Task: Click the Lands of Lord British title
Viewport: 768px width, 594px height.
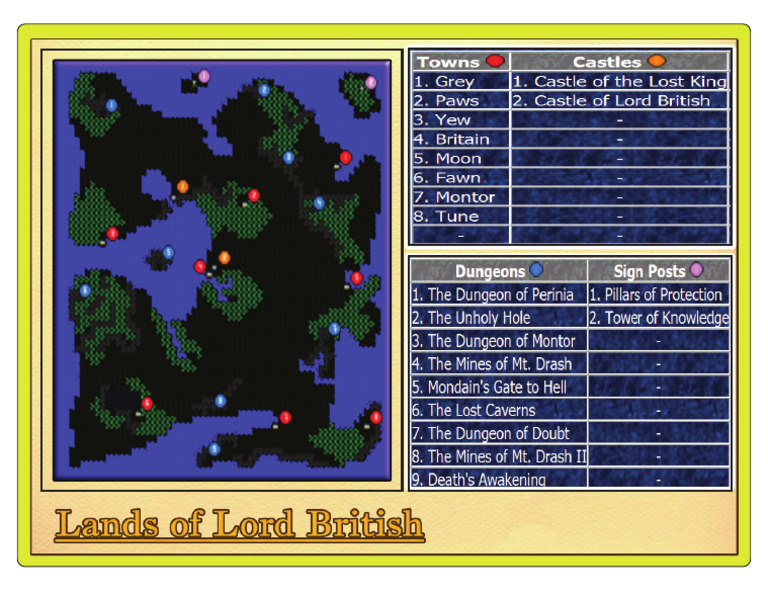Action: point(239,525)
